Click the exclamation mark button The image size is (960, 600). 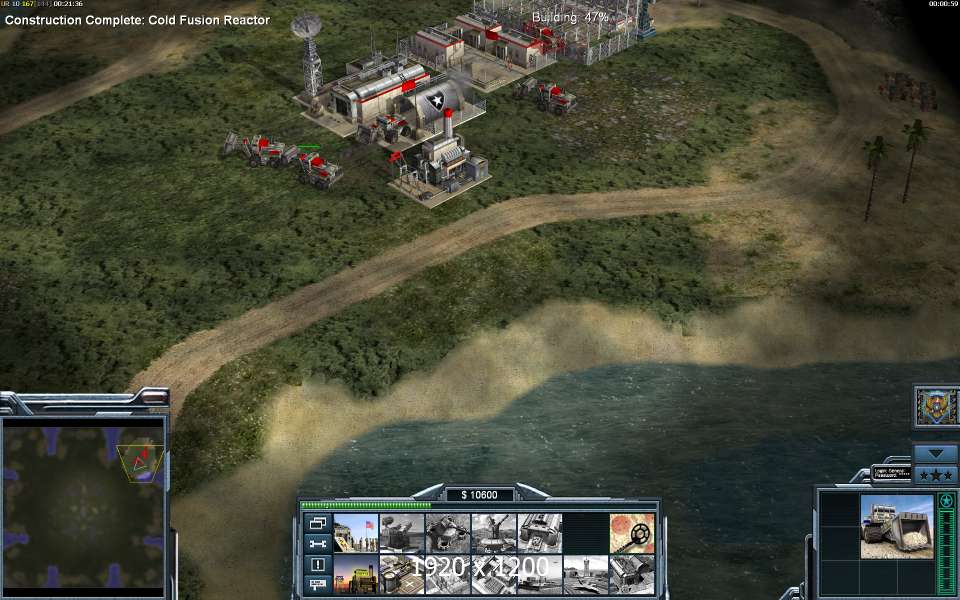tap(318, 564)
